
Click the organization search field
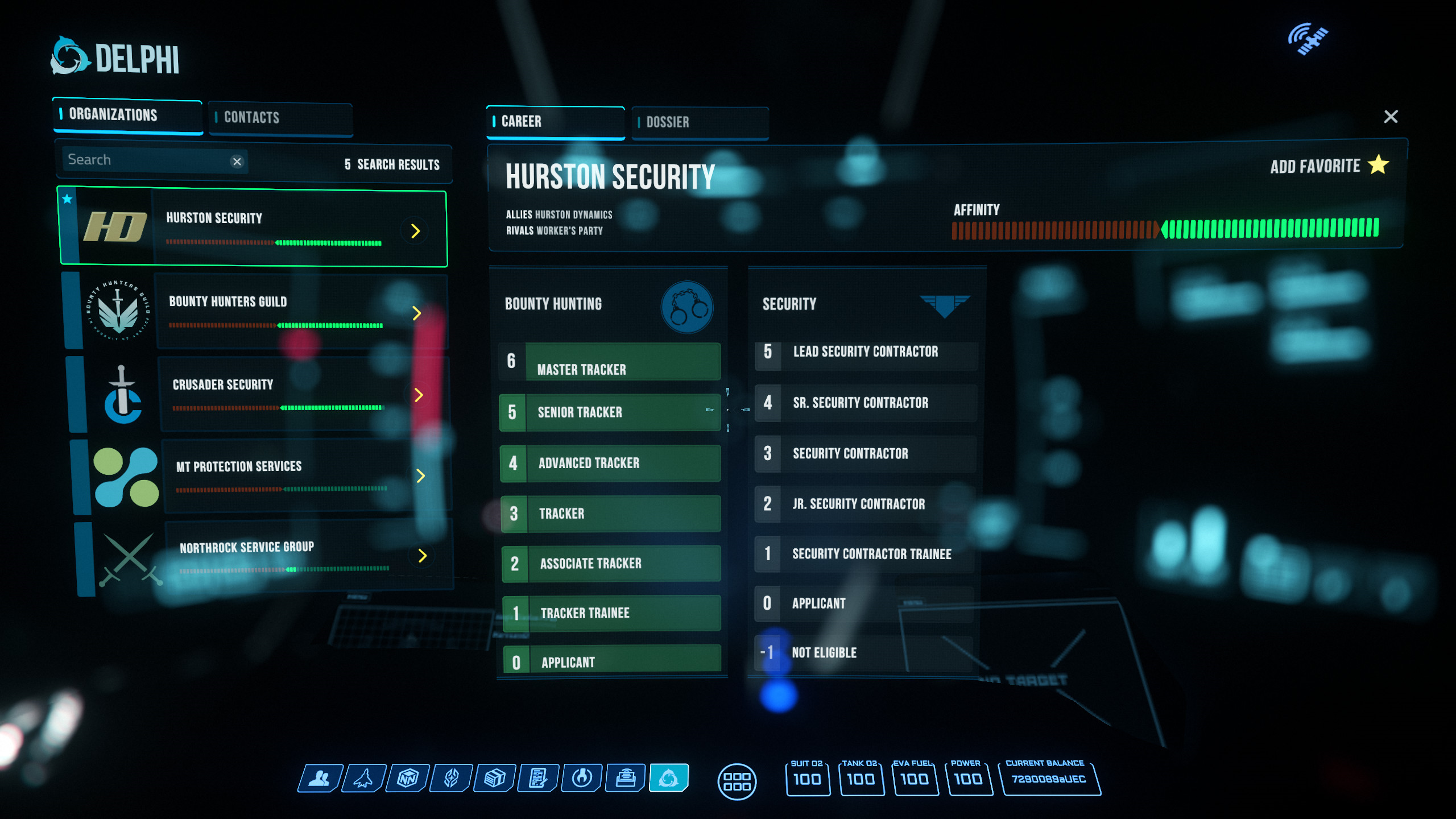tap(145, 160)
